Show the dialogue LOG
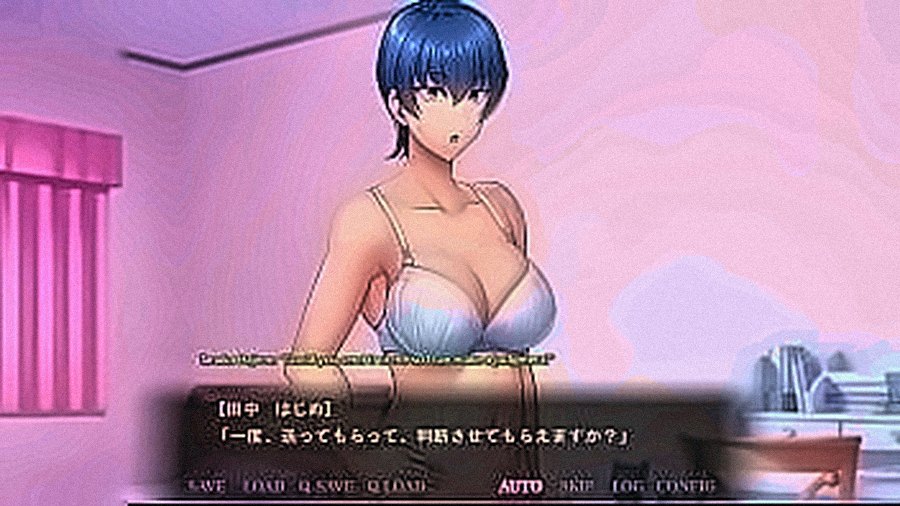Screen dimensions: 900x506 628,486
